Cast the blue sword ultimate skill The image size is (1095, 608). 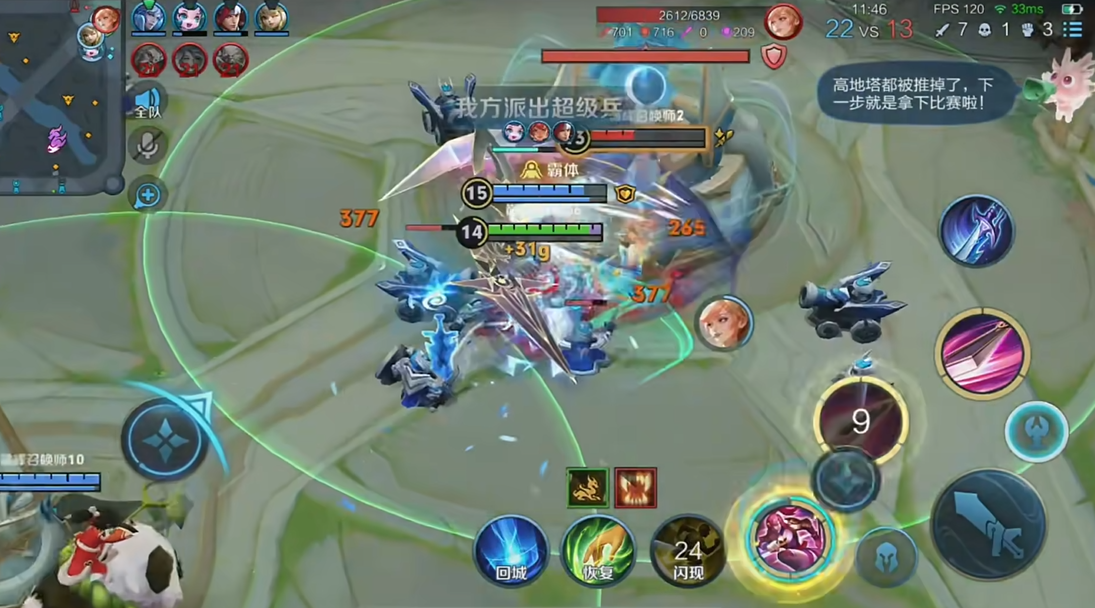976,231
